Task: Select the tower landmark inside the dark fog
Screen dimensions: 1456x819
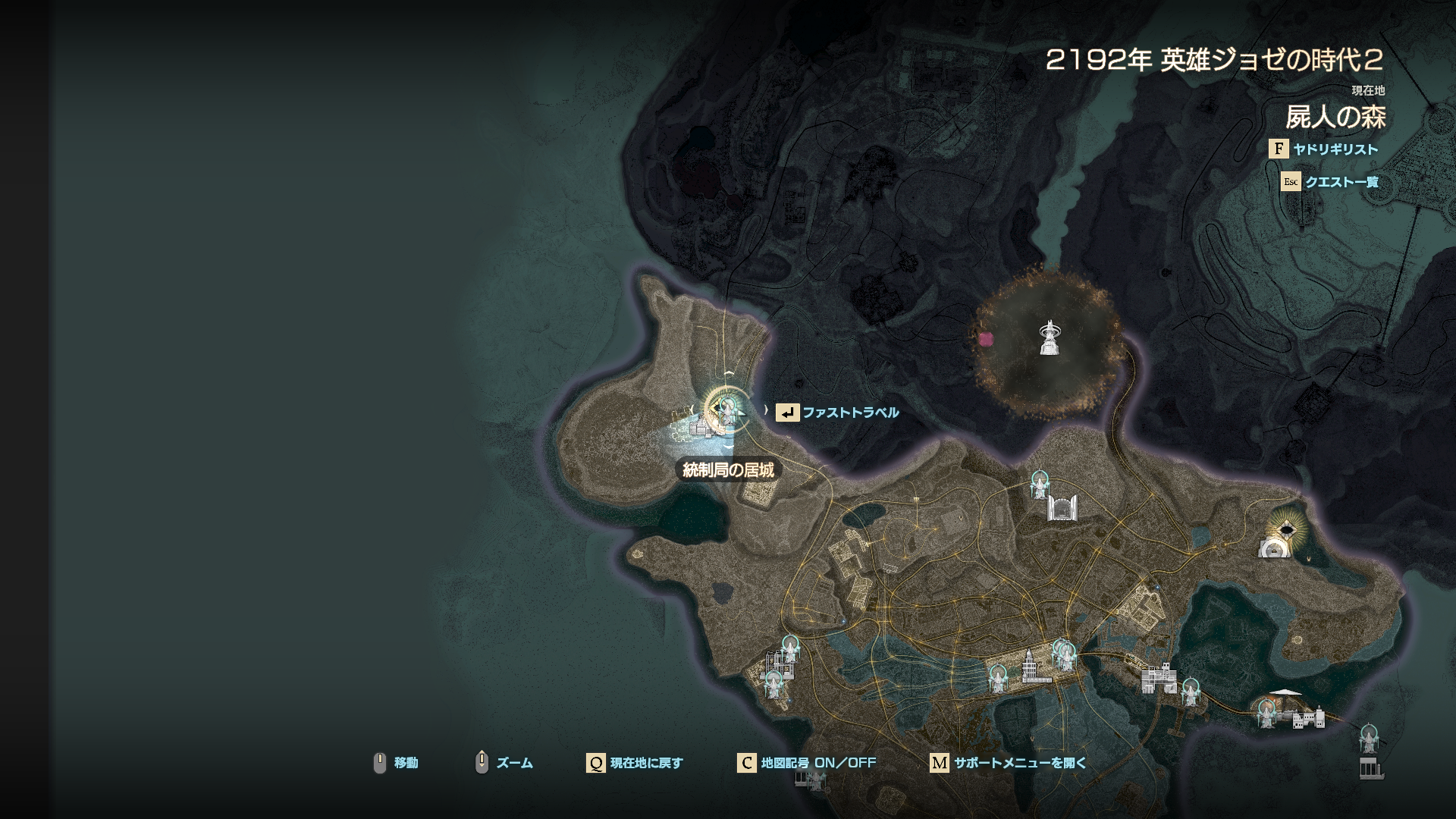Action: (1050, 337)
